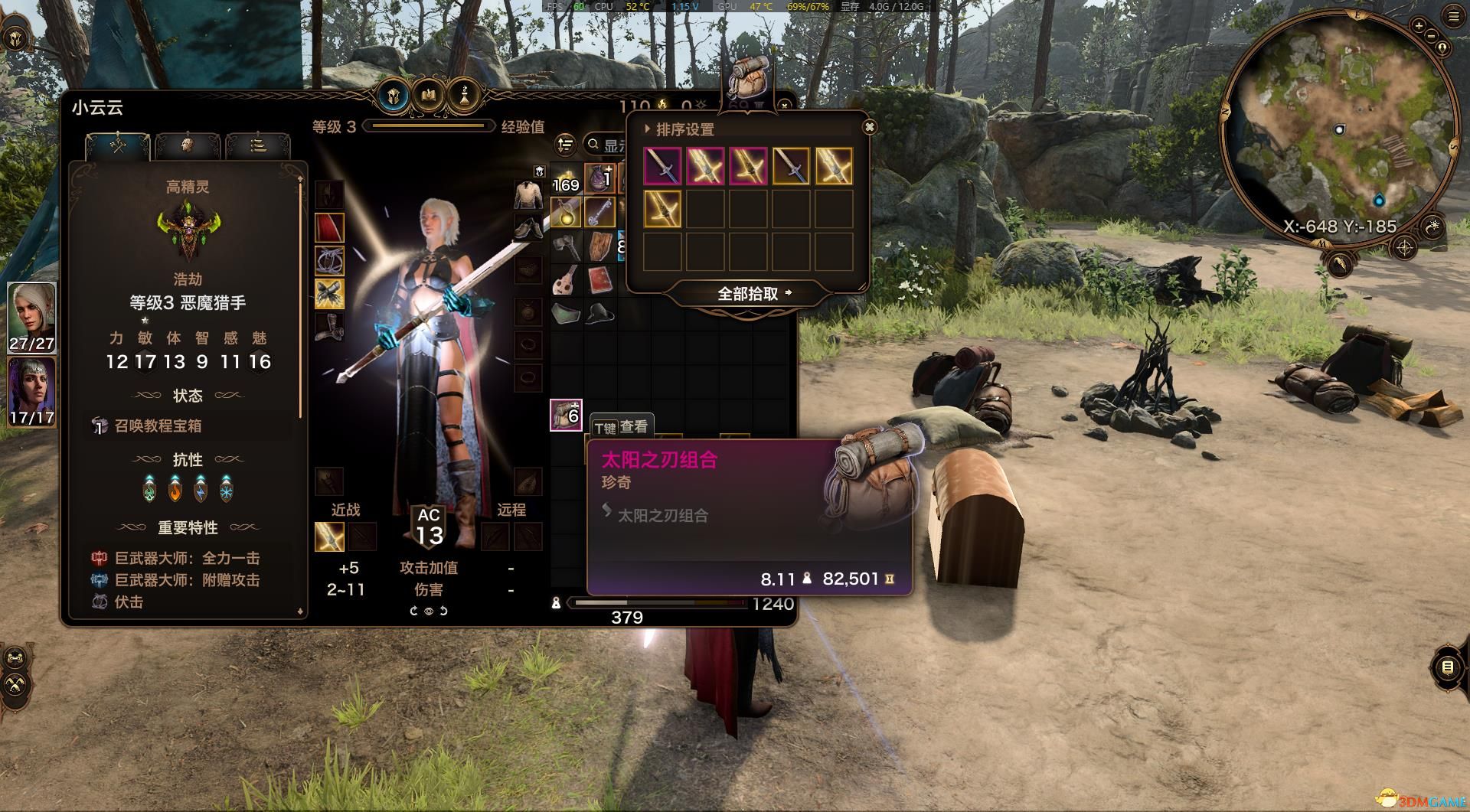The width and height of the screenshot is (1470, 812).
Task: Select the lute in the inventory
Action: [x=566, y=280]
